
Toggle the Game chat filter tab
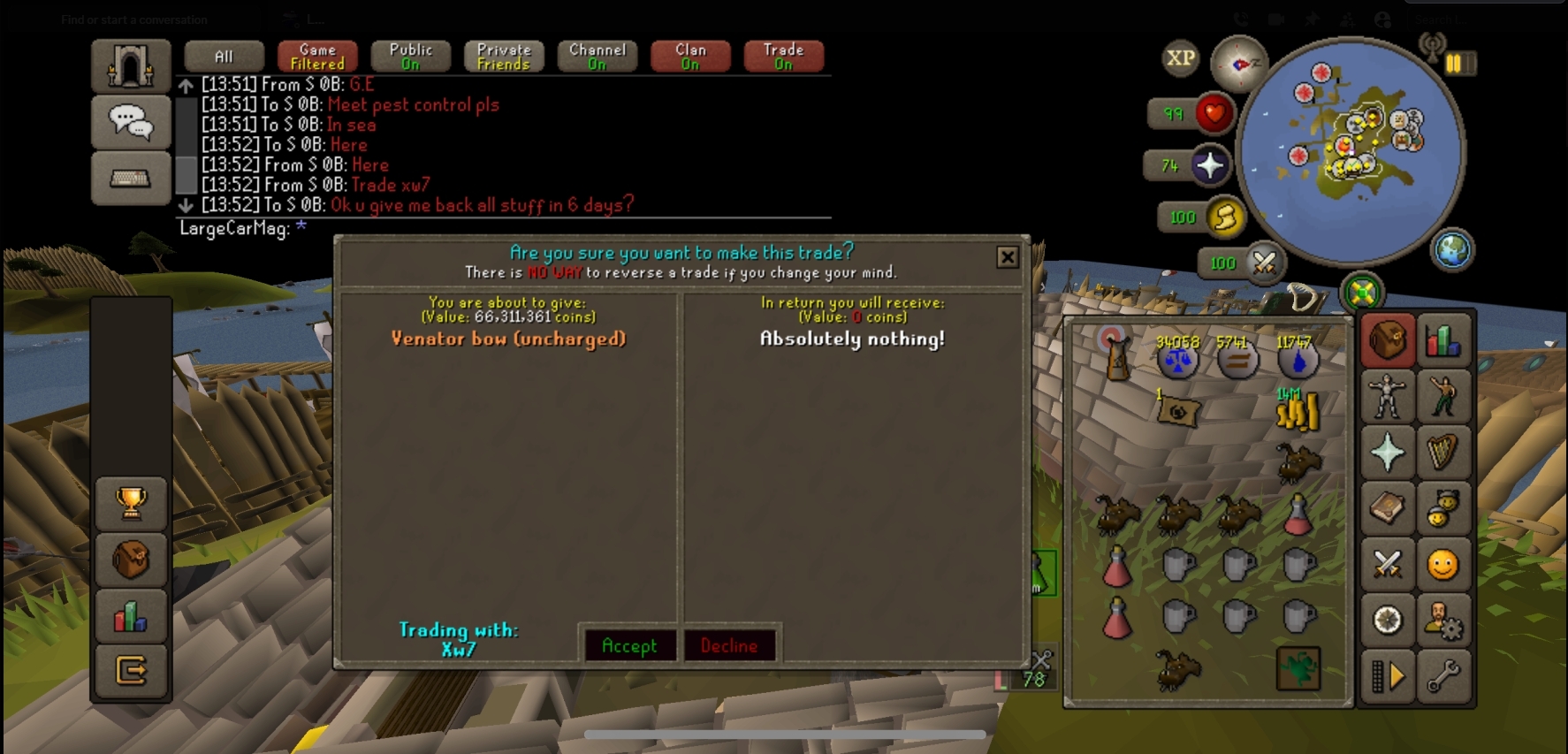[317, 57]
